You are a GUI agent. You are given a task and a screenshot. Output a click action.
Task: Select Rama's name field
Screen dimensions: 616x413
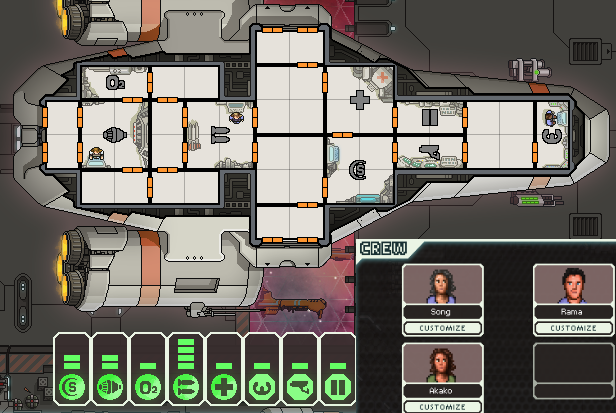[573, 312]
